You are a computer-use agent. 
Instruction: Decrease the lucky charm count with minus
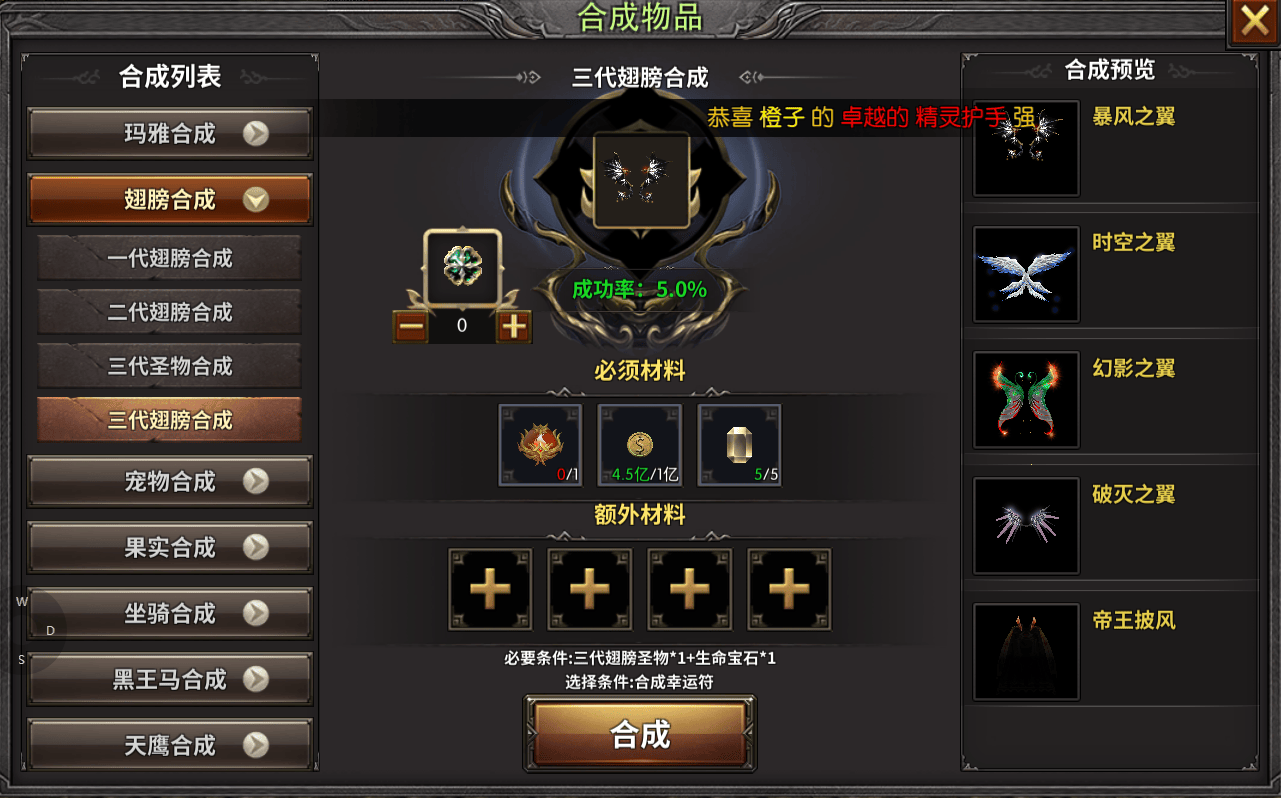pos(411,326)
